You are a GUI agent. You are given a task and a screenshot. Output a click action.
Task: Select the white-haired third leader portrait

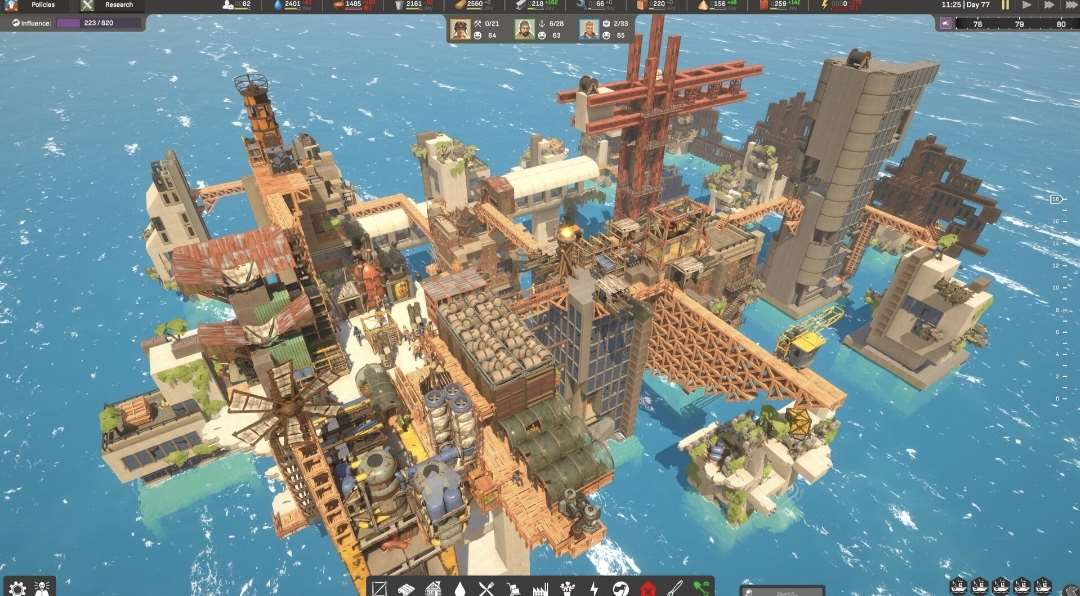pos(588,29)
